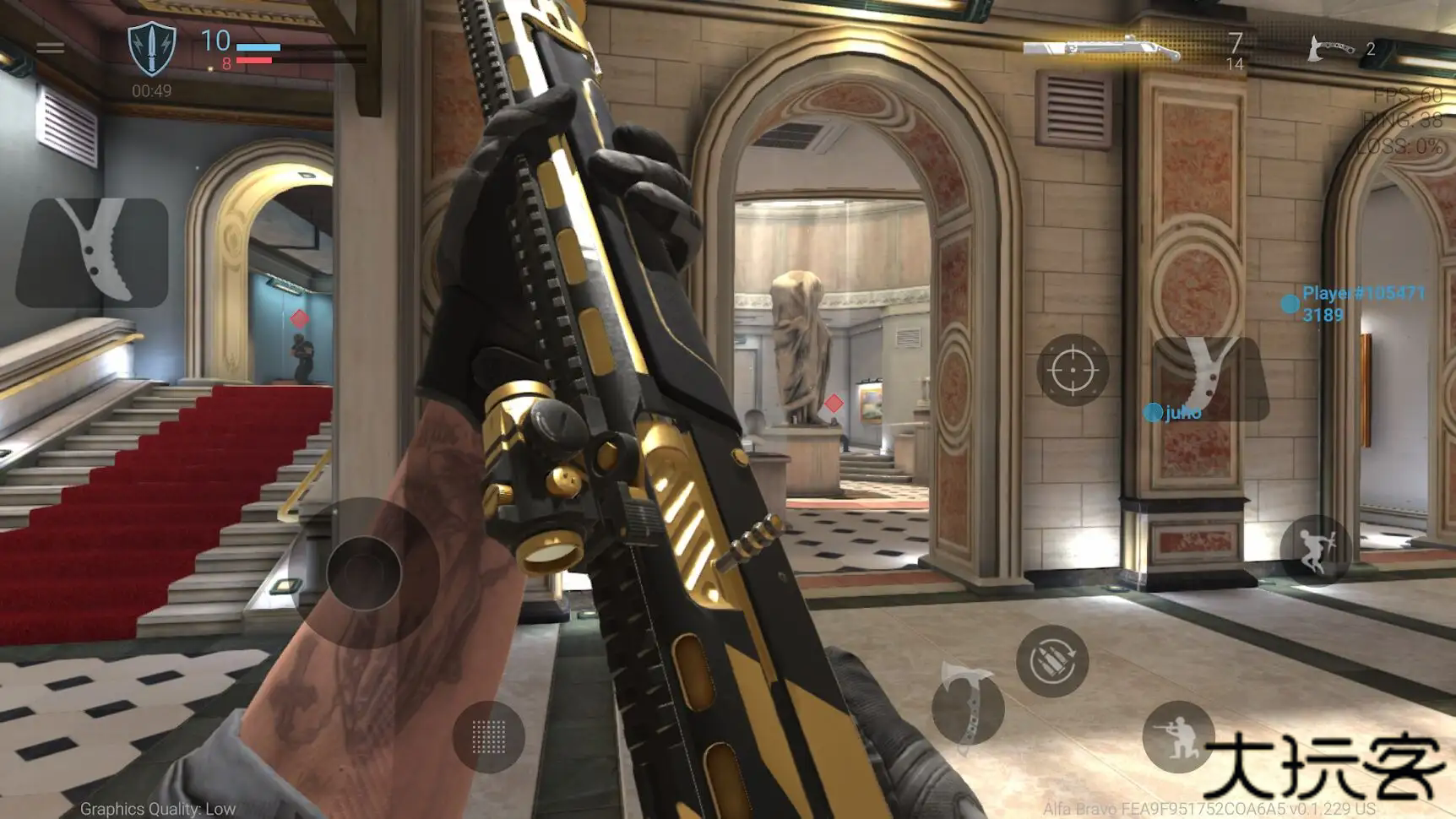Viewport: 1456px width, 819px height.
Task: Tap the crosshair aim-down-sights button
Action: point(1073,370)
